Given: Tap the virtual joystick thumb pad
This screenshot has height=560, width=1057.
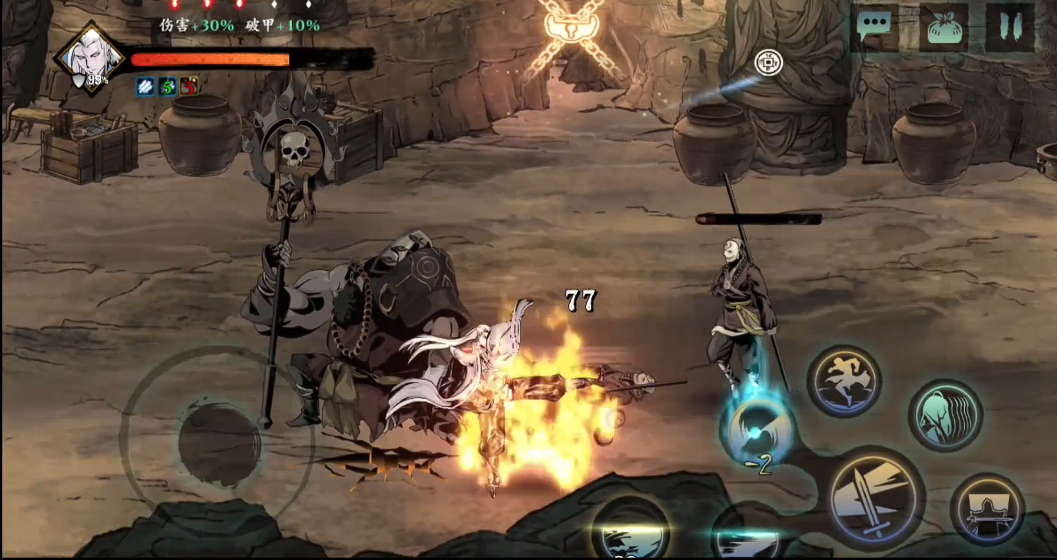Looking at the screenshot, I should pos(219,442).
